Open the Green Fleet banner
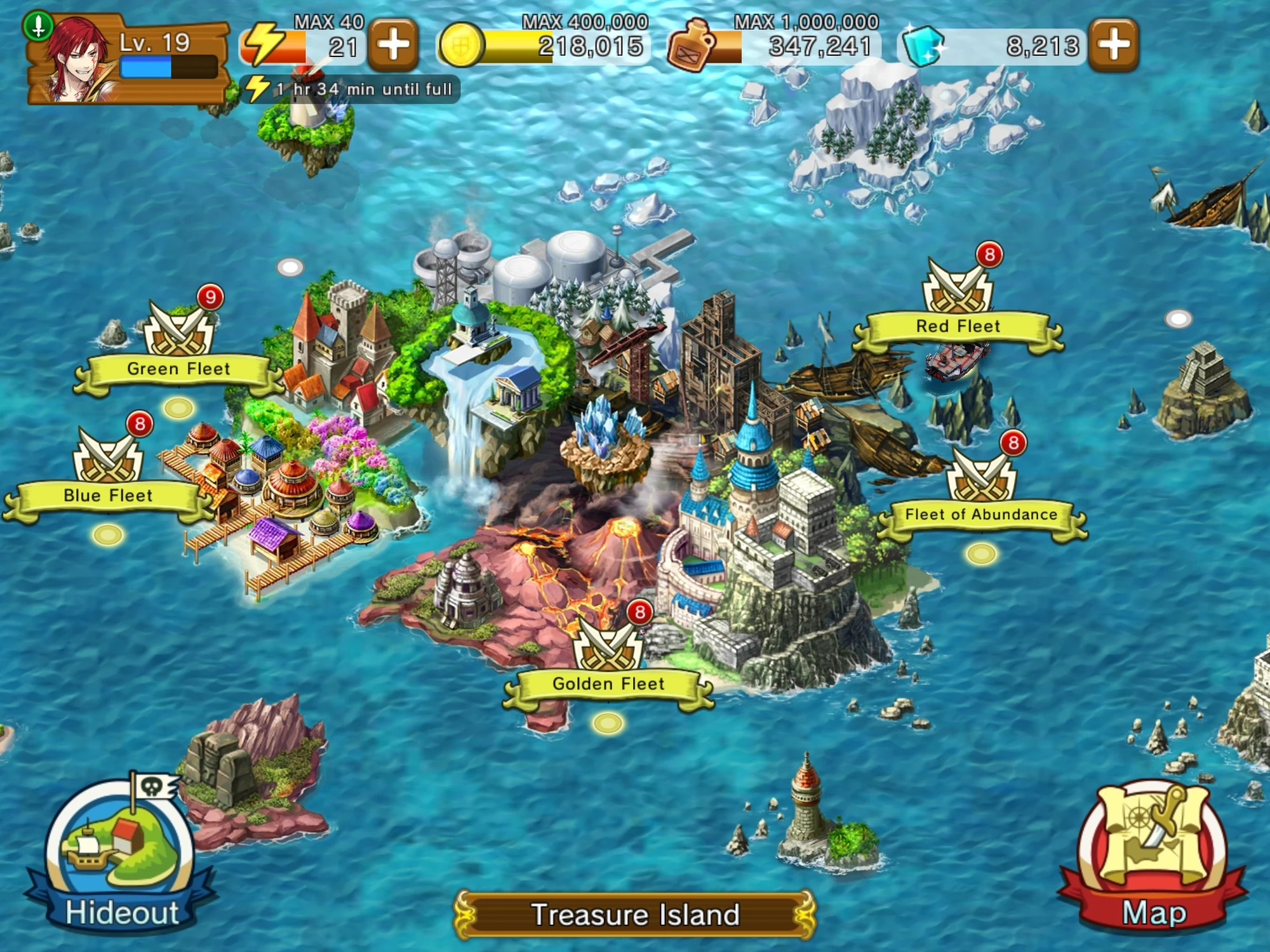Viewport: 1270px width, 952px height. [180, 369]
